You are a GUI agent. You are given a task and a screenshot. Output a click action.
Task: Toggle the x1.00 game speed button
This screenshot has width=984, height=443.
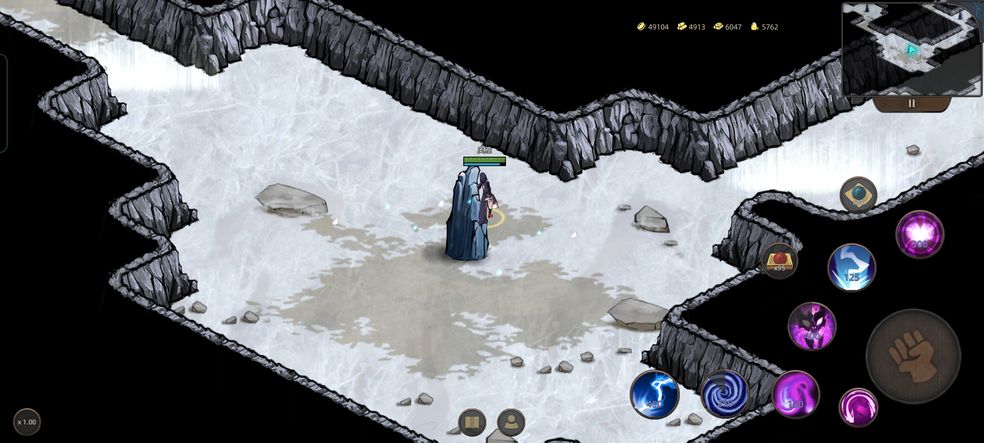coord(27,421)
